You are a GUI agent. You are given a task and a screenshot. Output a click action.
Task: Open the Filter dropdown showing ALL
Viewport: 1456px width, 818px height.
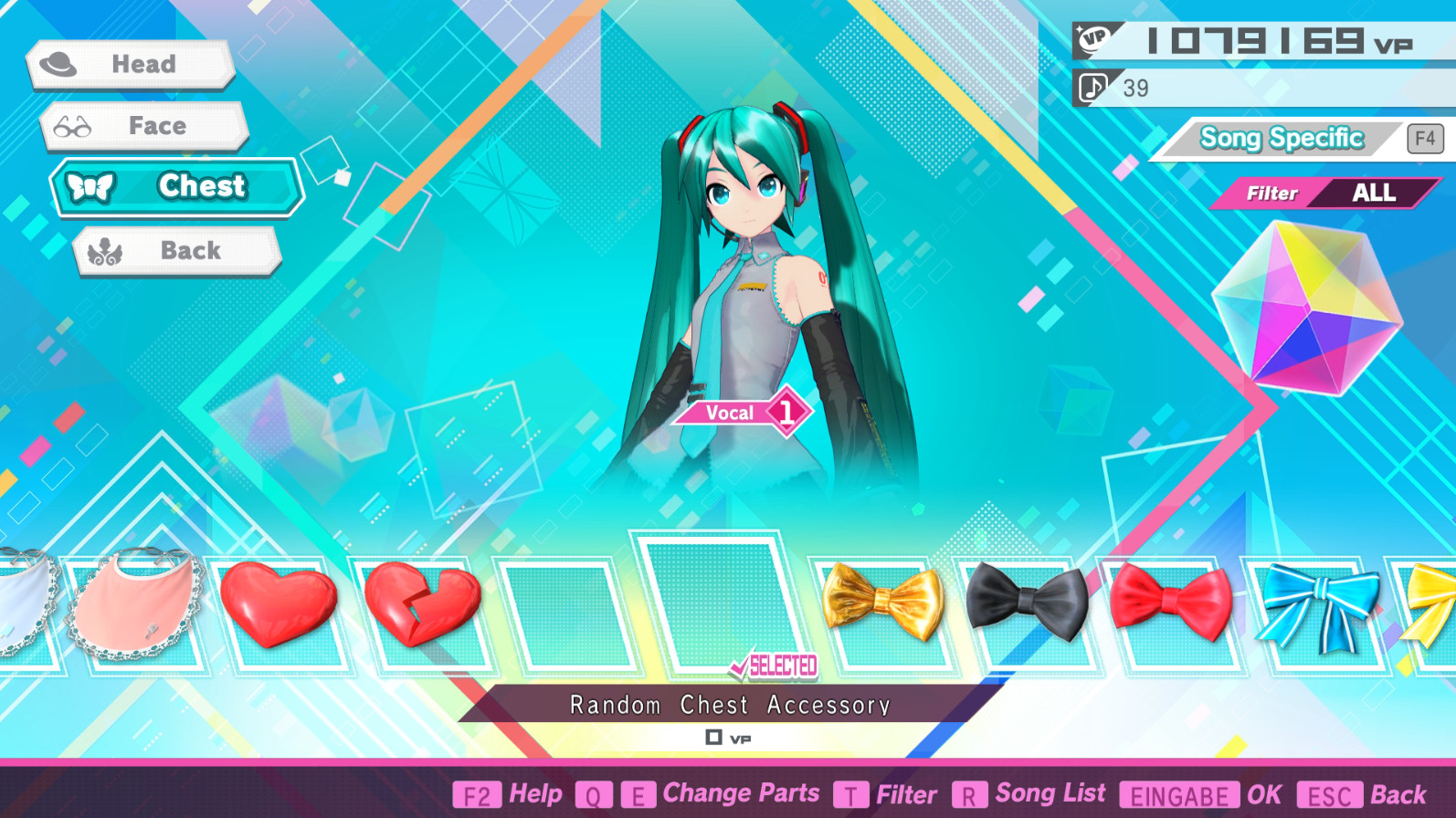pos(1326,193)
